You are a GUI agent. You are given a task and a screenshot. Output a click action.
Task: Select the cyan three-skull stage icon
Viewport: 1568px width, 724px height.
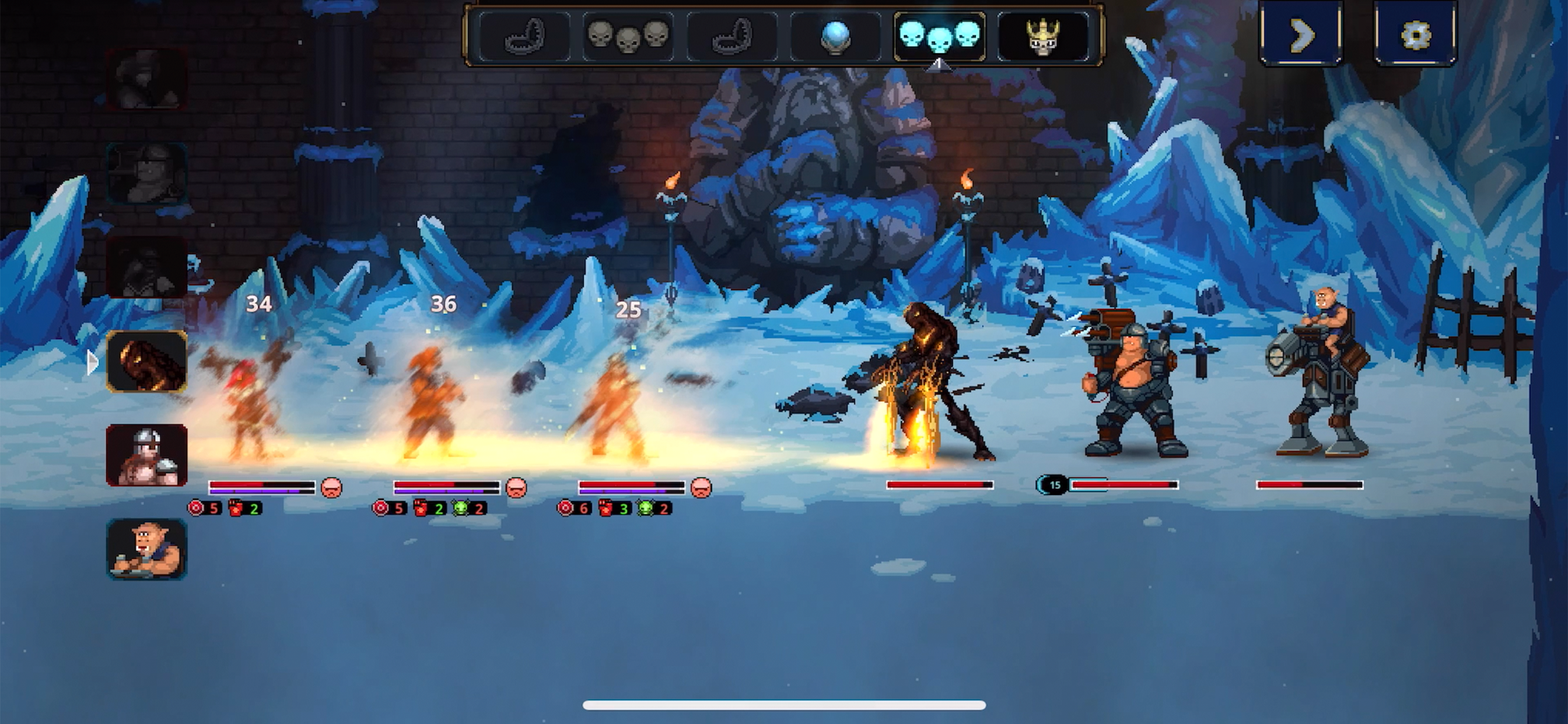pyautogui.click(x=939, y=37)
